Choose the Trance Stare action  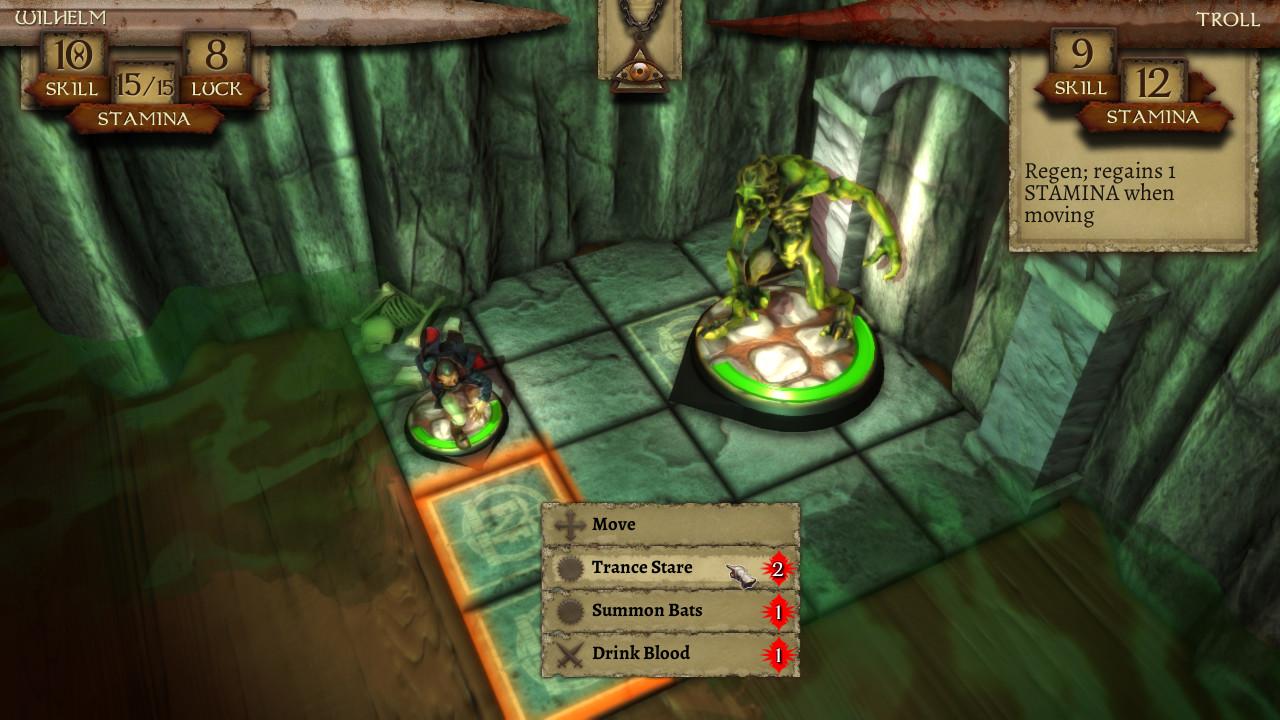coord(640,566)
